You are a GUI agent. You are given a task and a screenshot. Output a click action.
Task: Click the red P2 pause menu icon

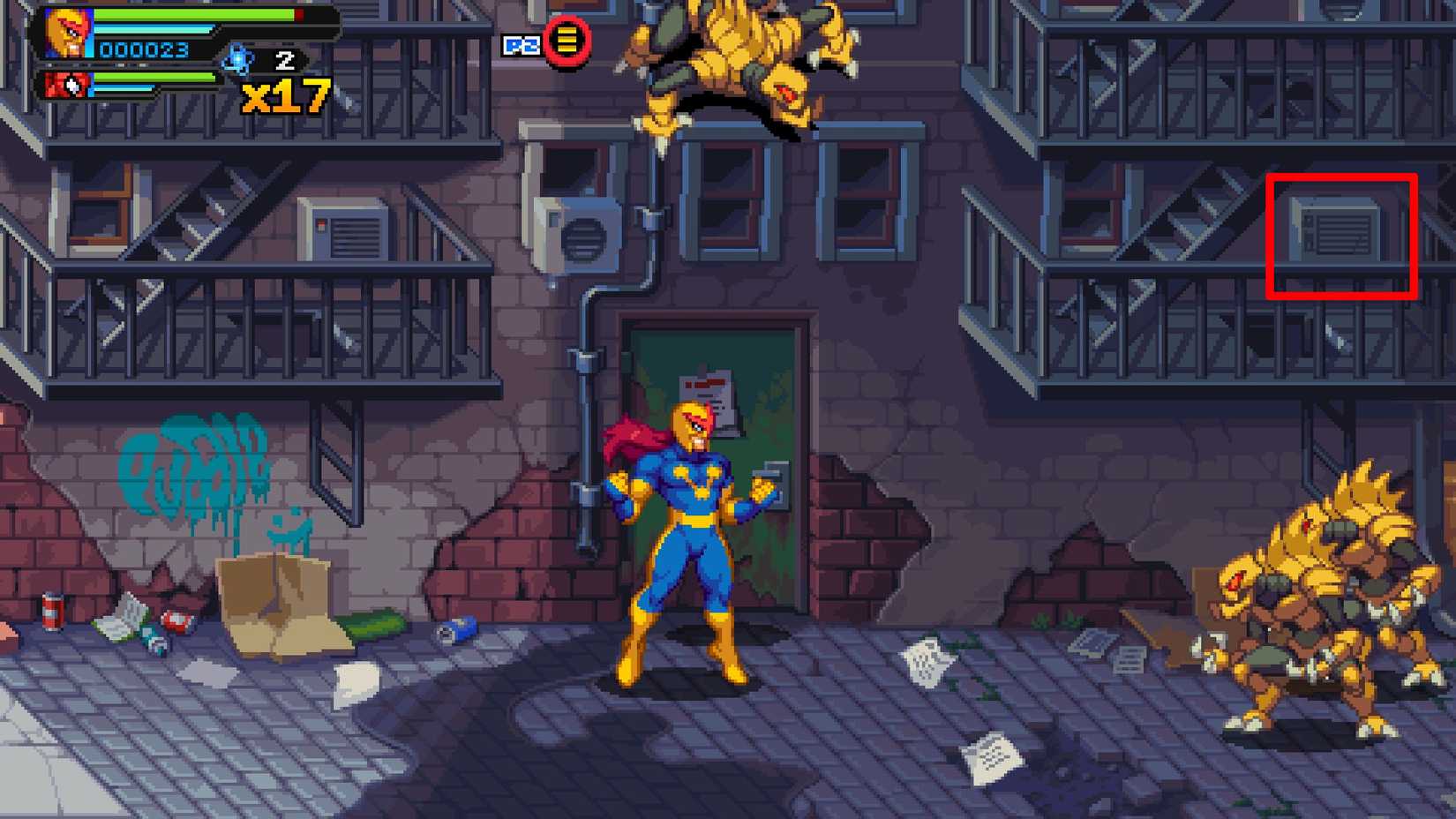pos(566,41)
